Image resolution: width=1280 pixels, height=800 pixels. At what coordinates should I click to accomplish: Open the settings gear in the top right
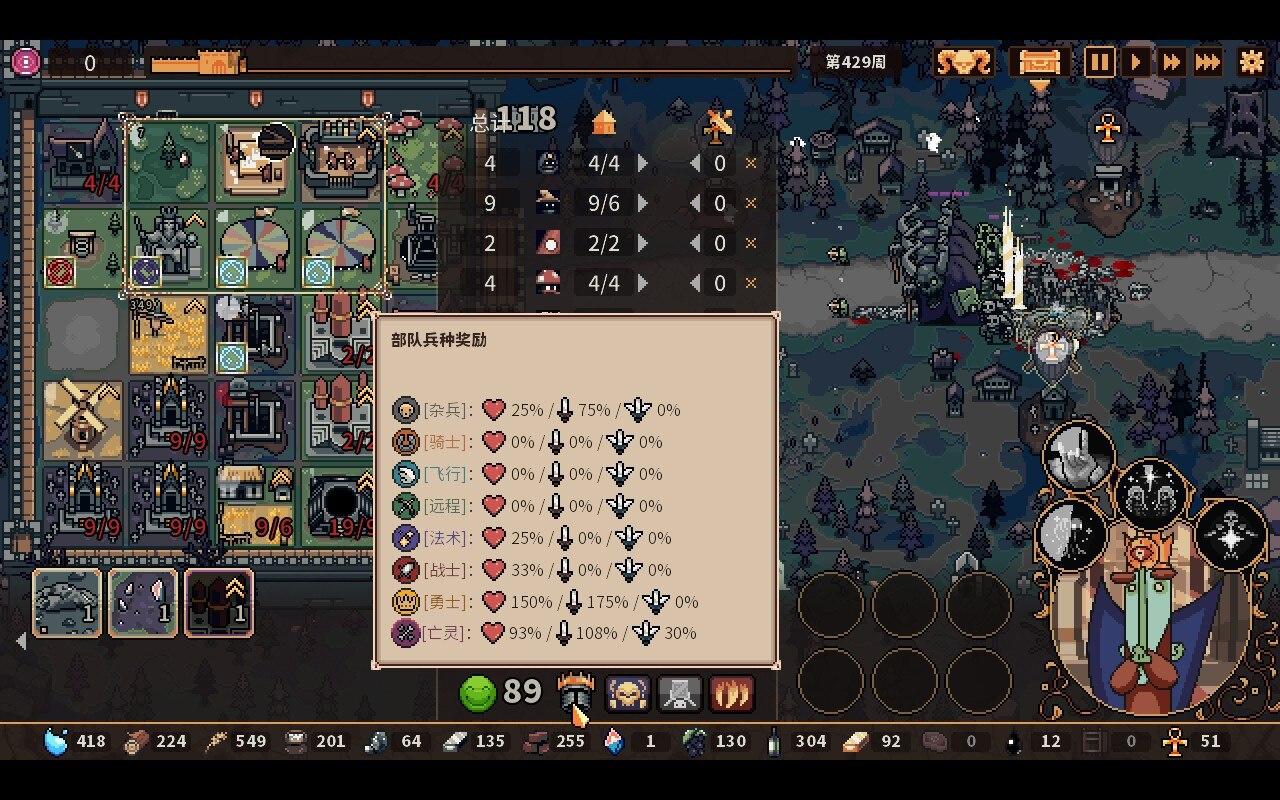coord(1251,62)
